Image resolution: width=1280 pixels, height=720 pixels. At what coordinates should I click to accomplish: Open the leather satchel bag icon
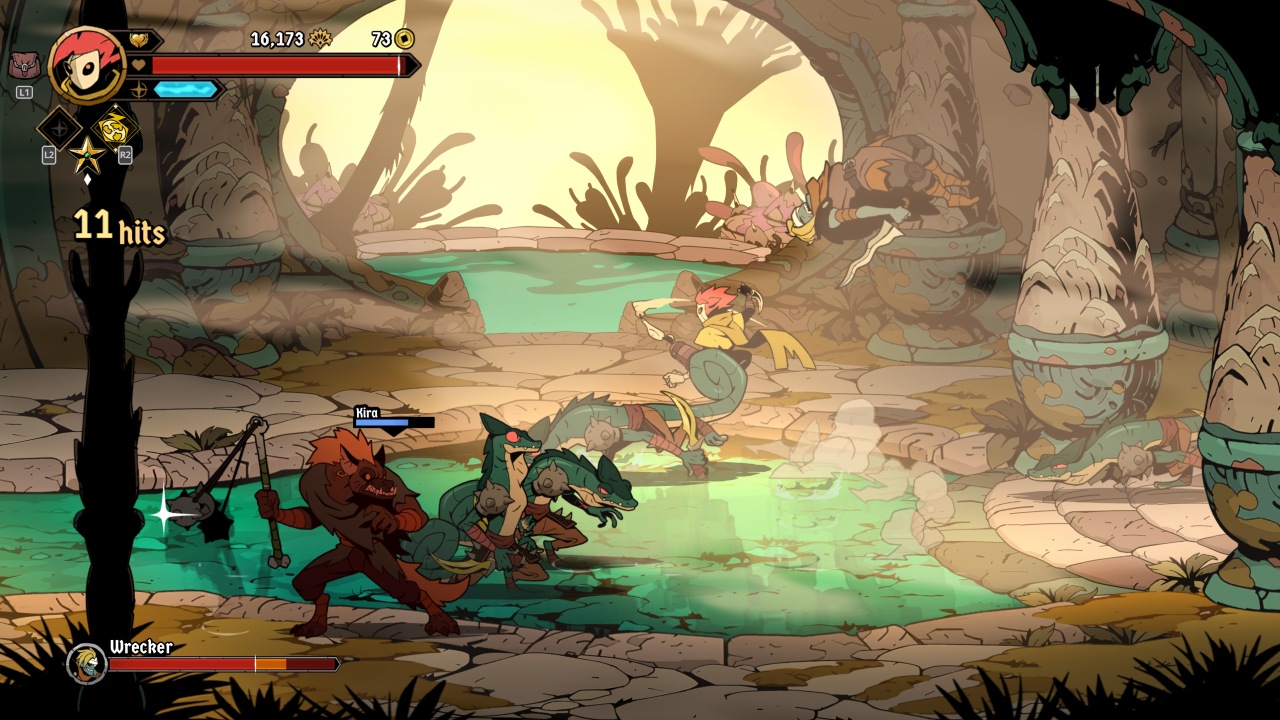23,66
